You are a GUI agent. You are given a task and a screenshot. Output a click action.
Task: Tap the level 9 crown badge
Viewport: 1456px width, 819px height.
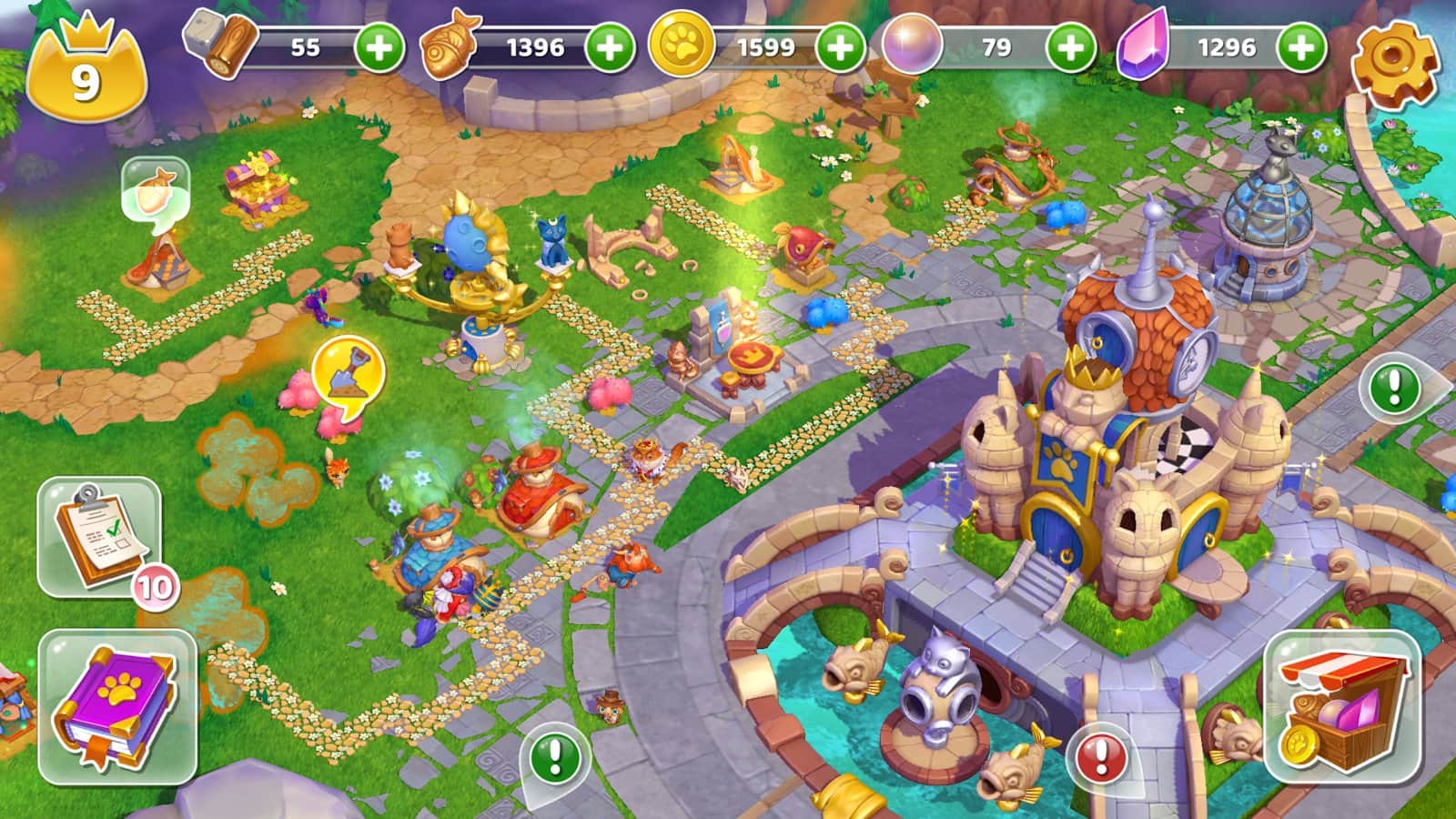[x=85, y=76]
